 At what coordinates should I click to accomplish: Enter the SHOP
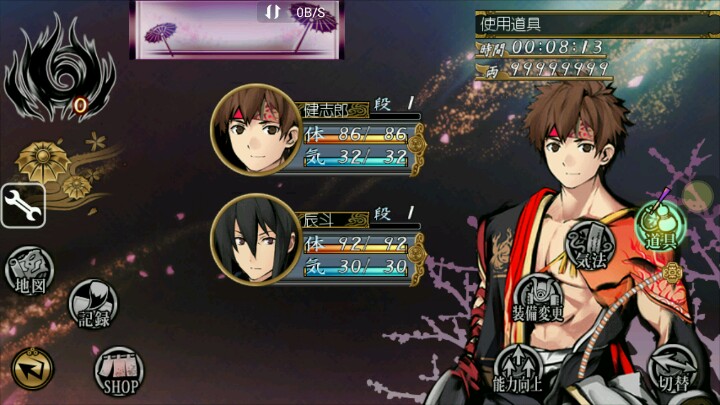point(119,371)
